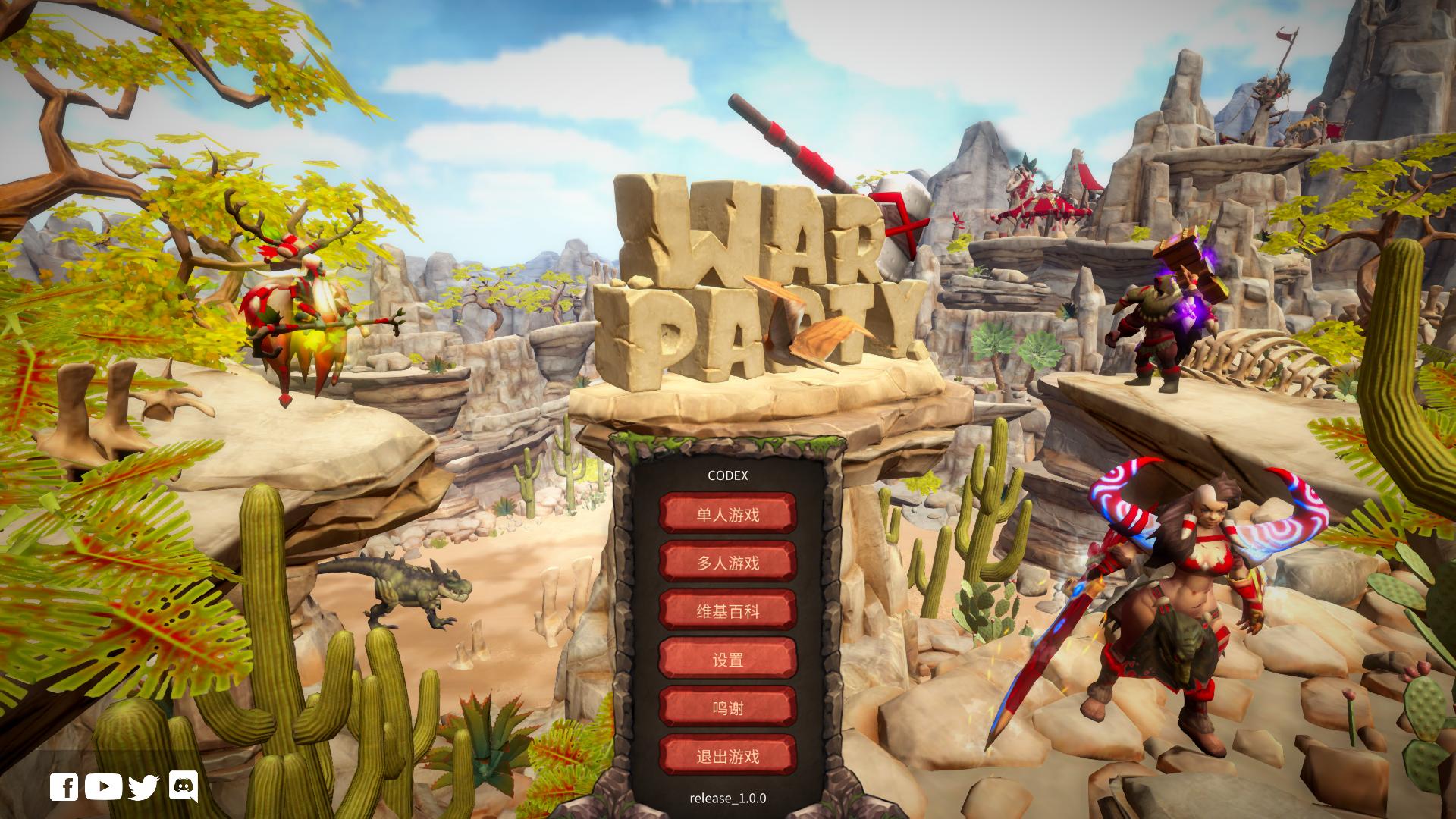Join via the Discord icon

pos(183,786)
